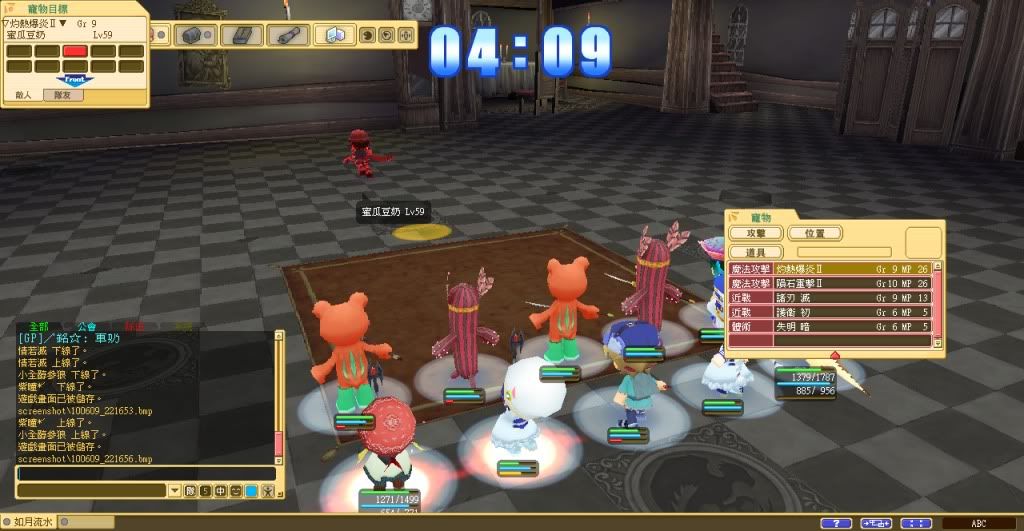
Task: Show the 全部 (All) chat tab
Action: pos(39,326)
